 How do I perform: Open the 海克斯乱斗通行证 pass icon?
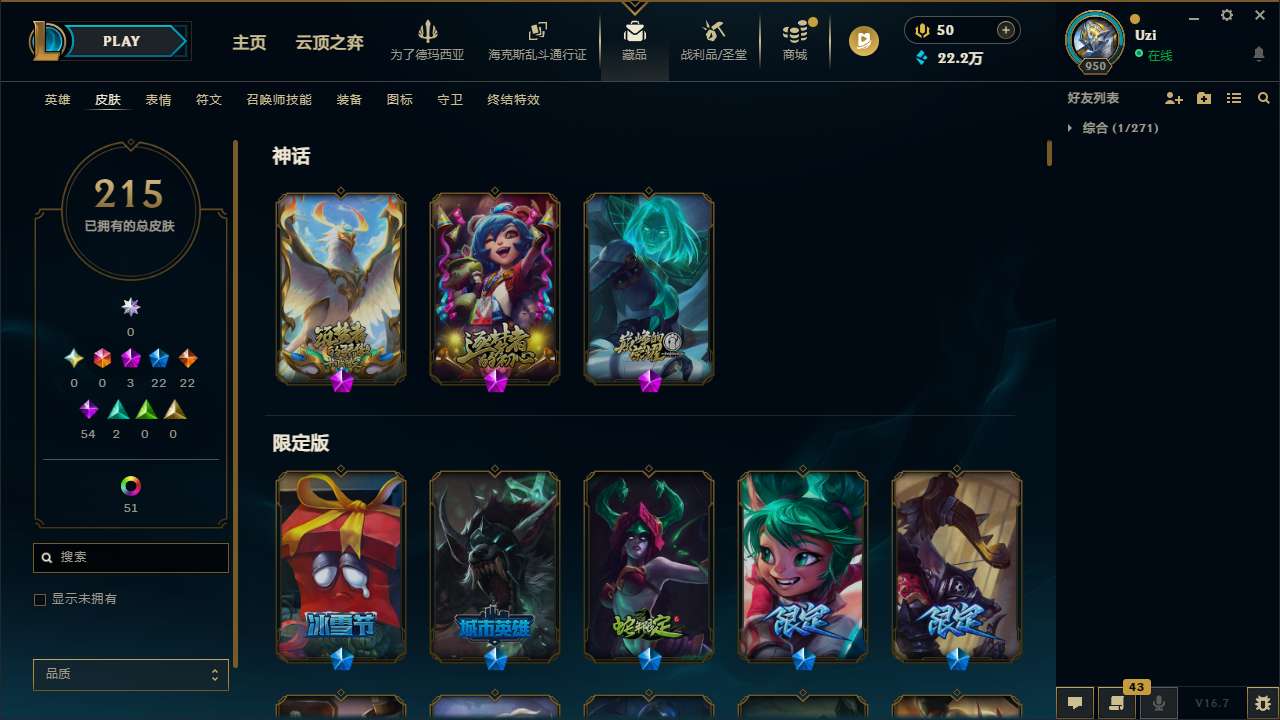pos(537,37)
